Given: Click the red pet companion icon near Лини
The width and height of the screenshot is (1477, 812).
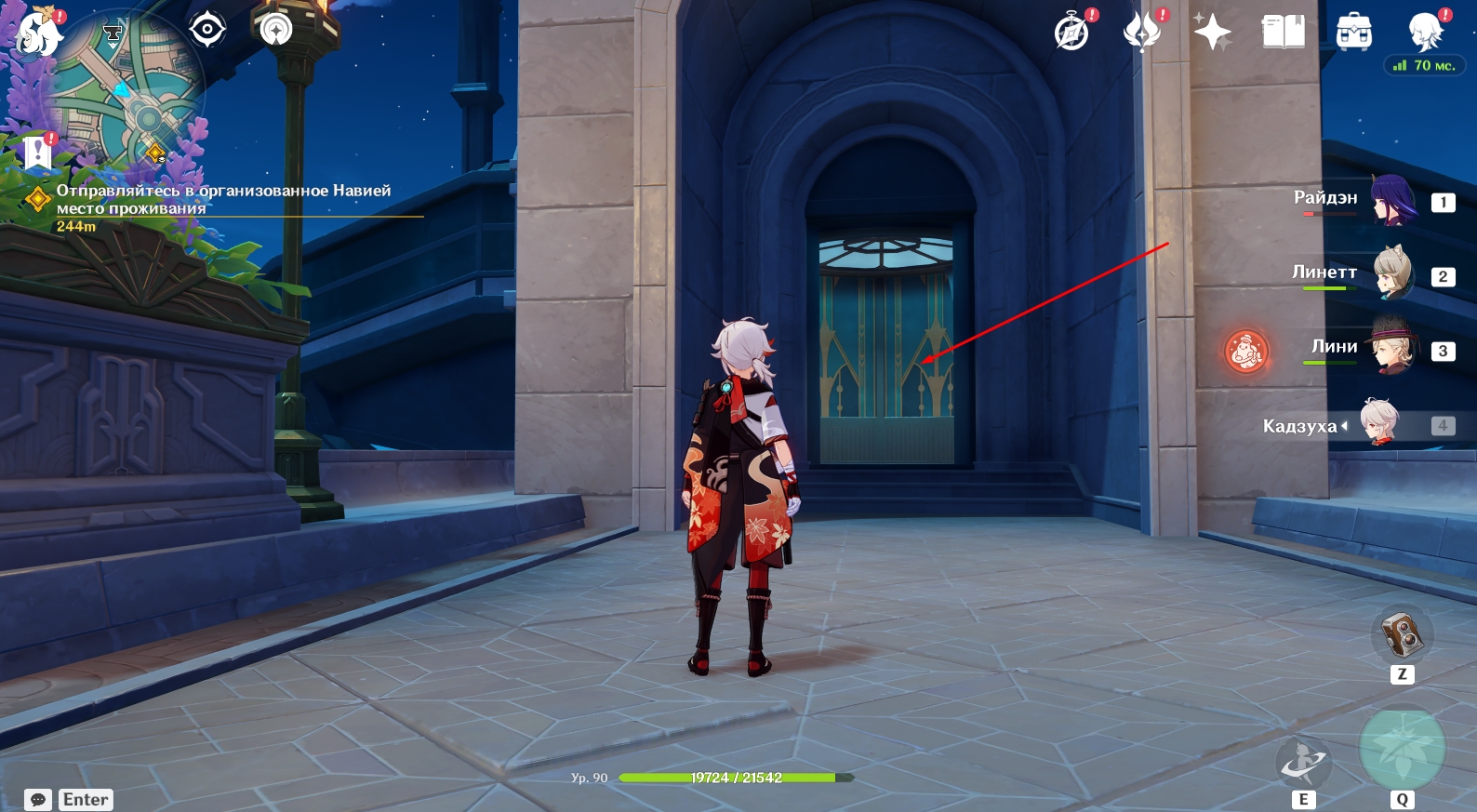Looking at the screenshot, I should [1245, 352].
